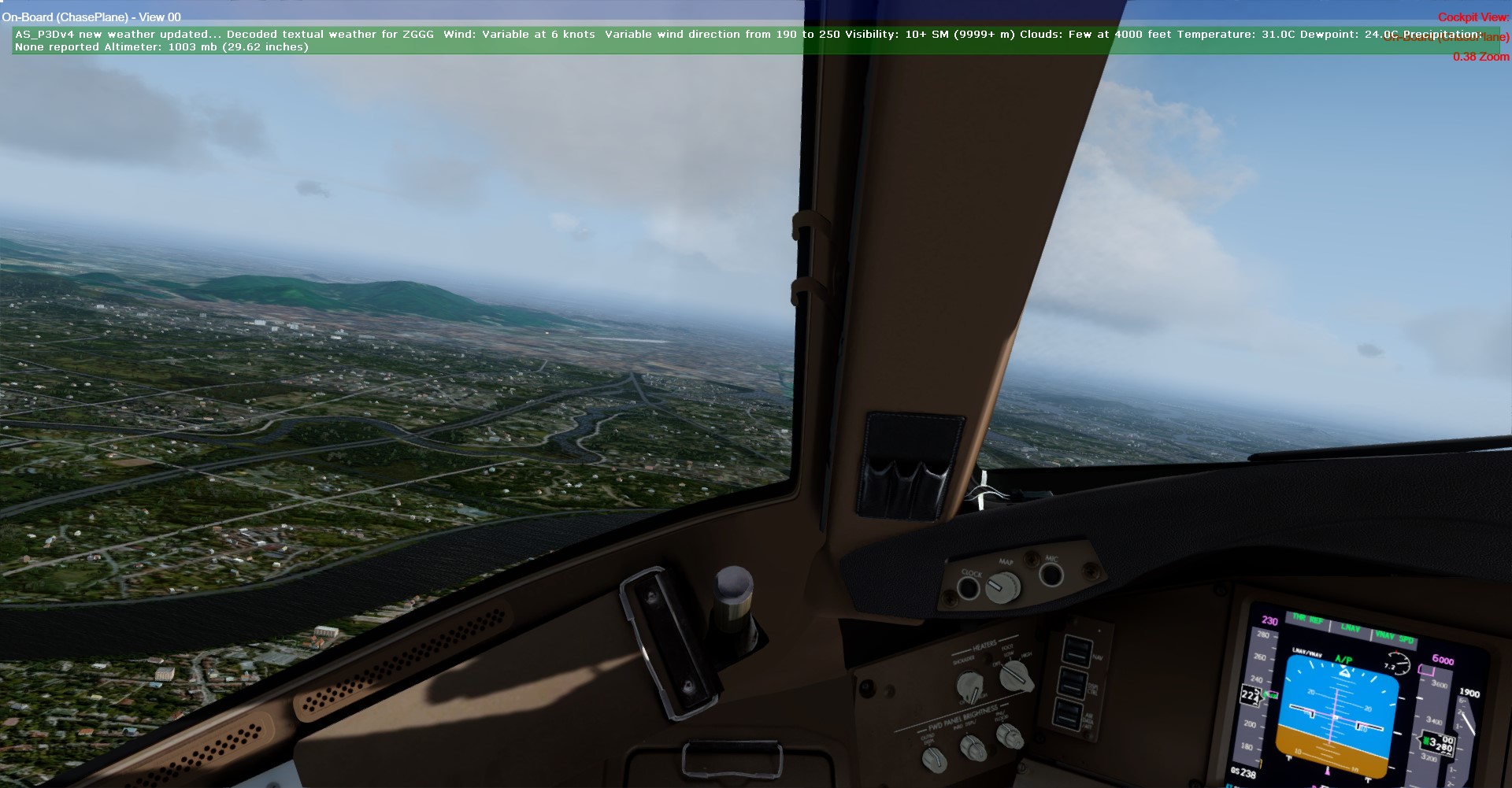This screenshot has height=788, width=1512.
Task: Adjust the SHOULDER heater knob
Action: pyautogui.click(x=969, y=686)
